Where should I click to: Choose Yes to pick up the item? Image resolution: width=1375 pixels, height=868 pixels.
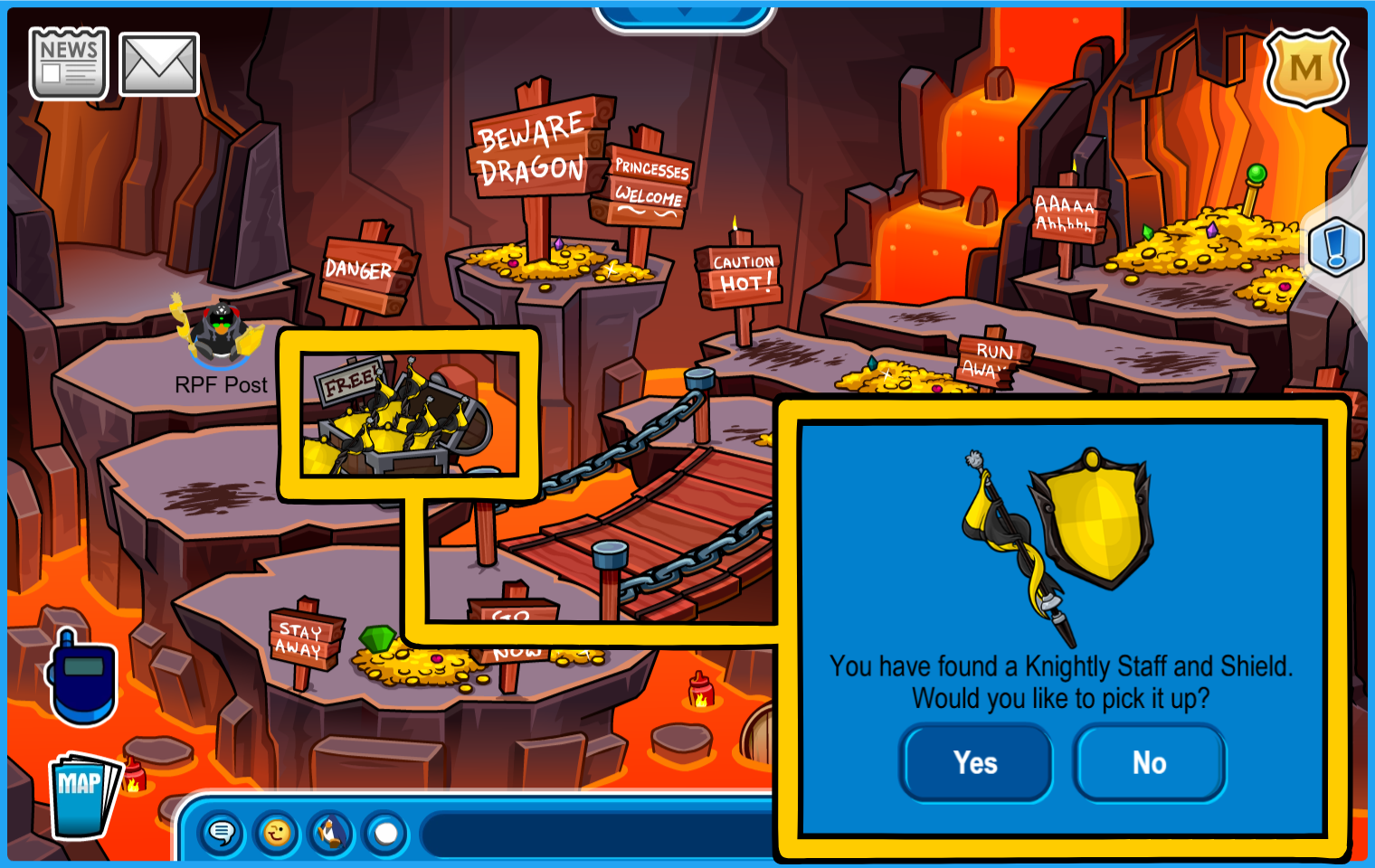[x=975, y=763]
